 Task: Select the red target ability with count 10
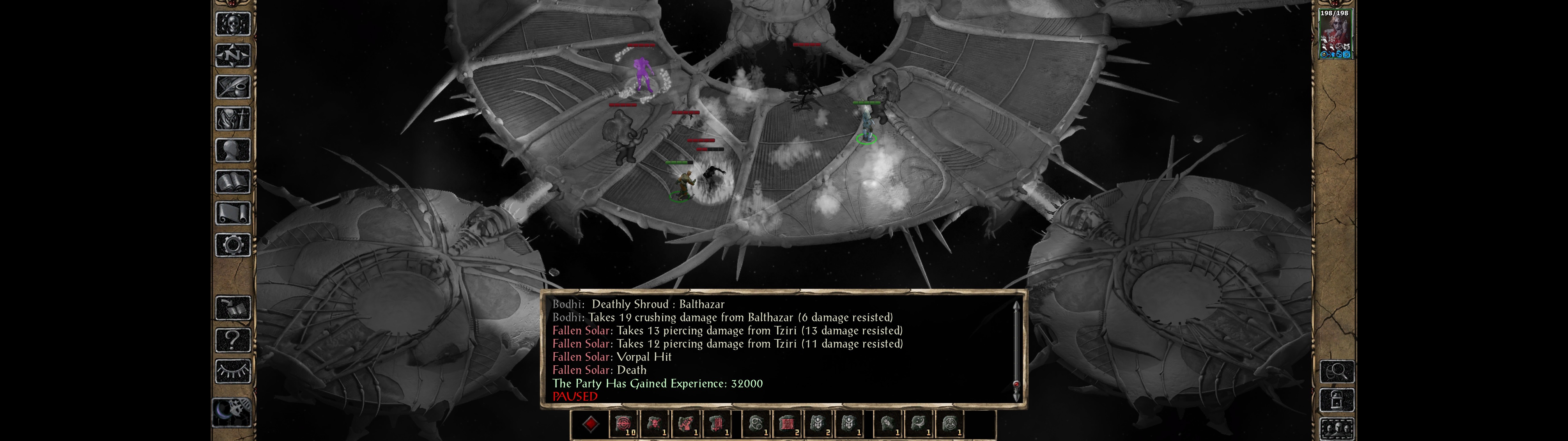623,424
